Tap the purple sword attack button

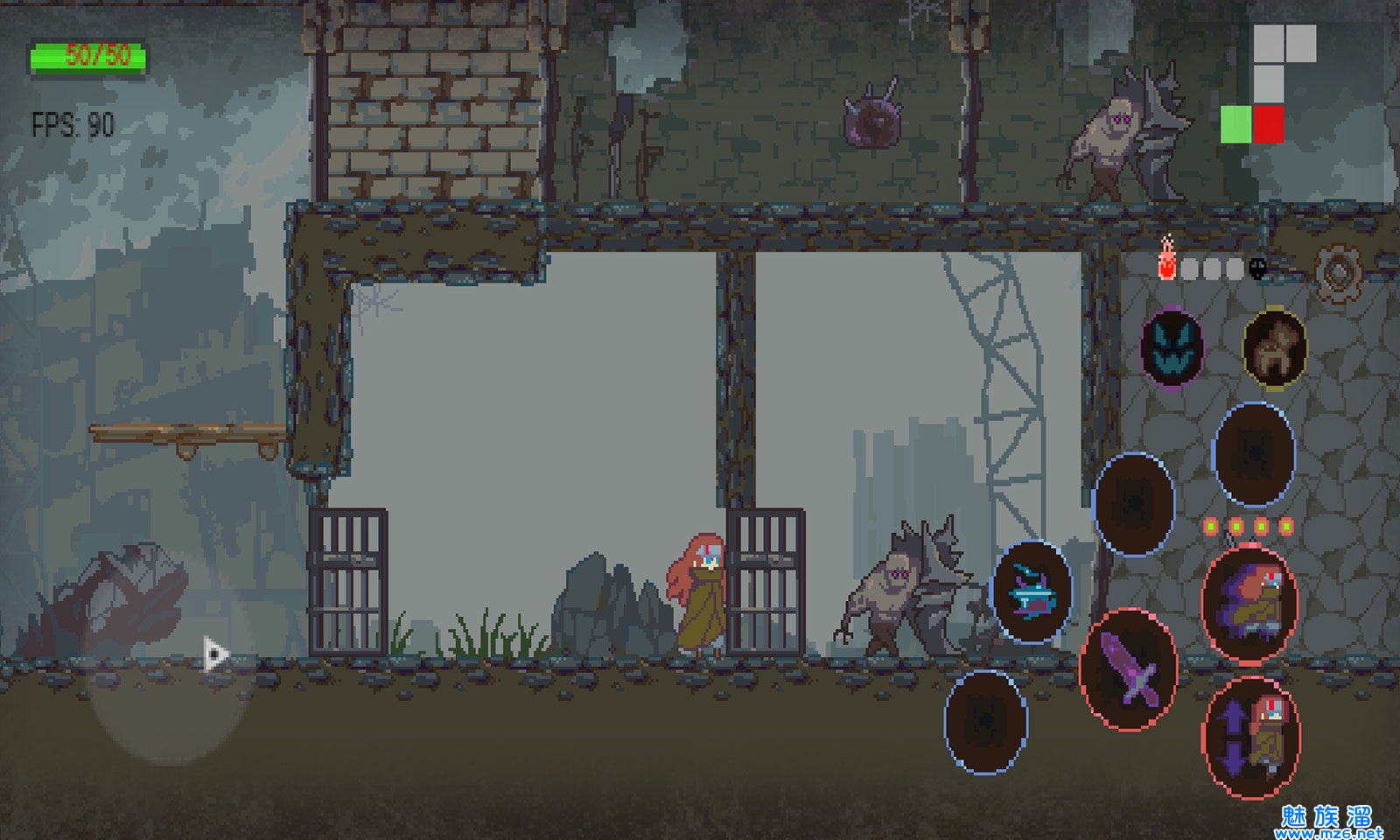[1129, 669]
